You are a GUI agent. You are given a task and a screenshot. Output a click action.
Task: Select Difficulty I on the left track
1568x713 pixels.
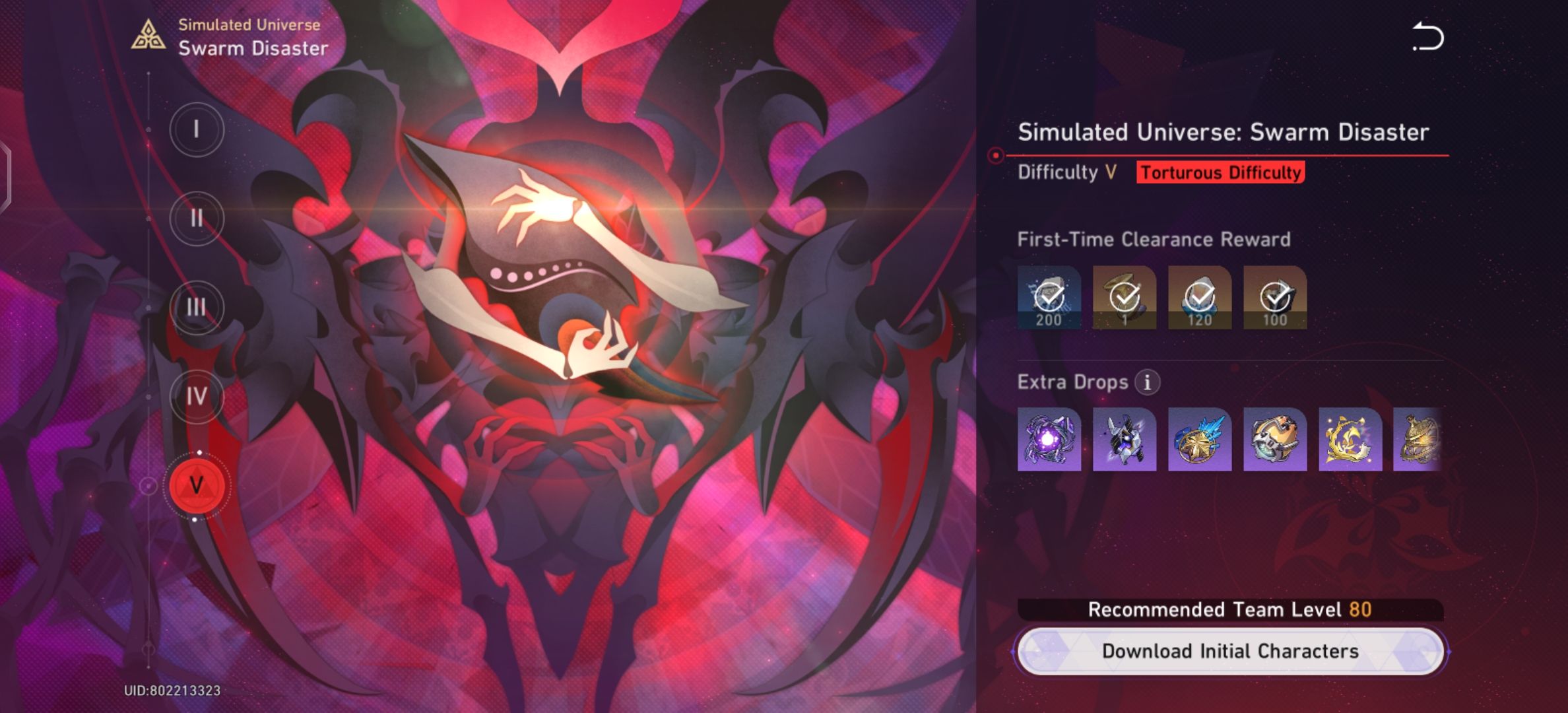[196, 129]
